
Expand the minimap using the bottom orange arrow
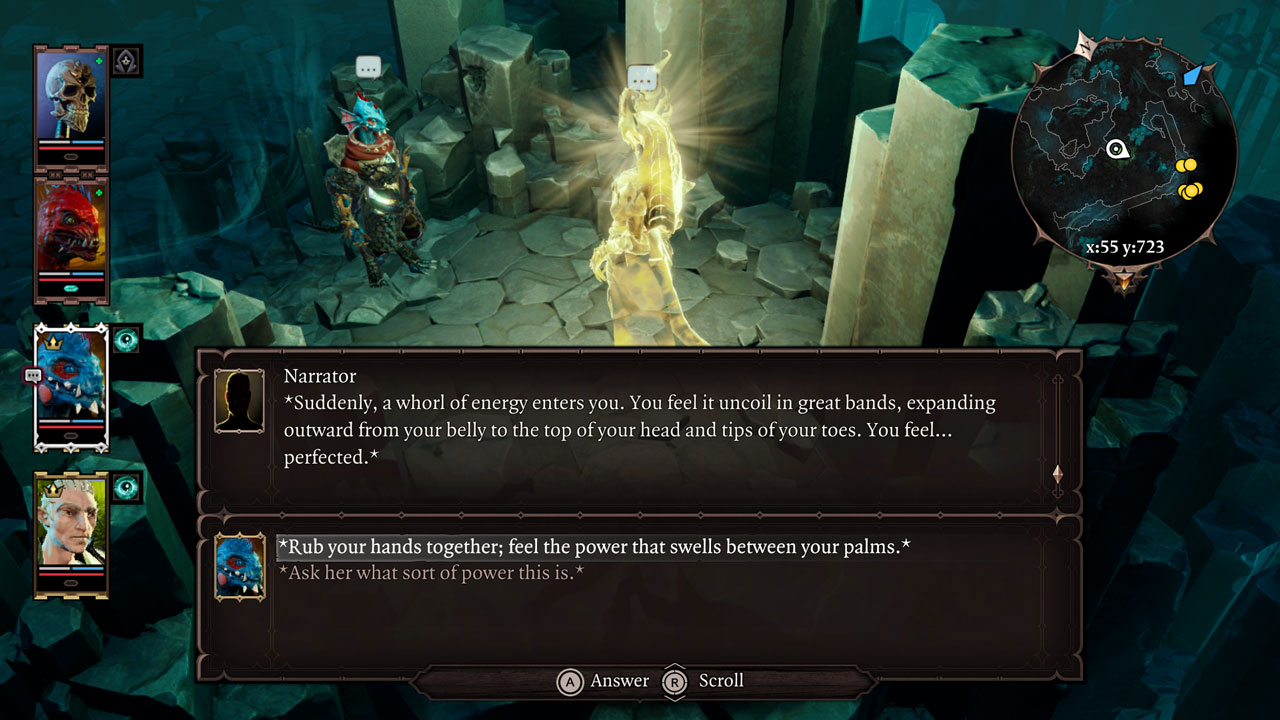coord(1124,280)
